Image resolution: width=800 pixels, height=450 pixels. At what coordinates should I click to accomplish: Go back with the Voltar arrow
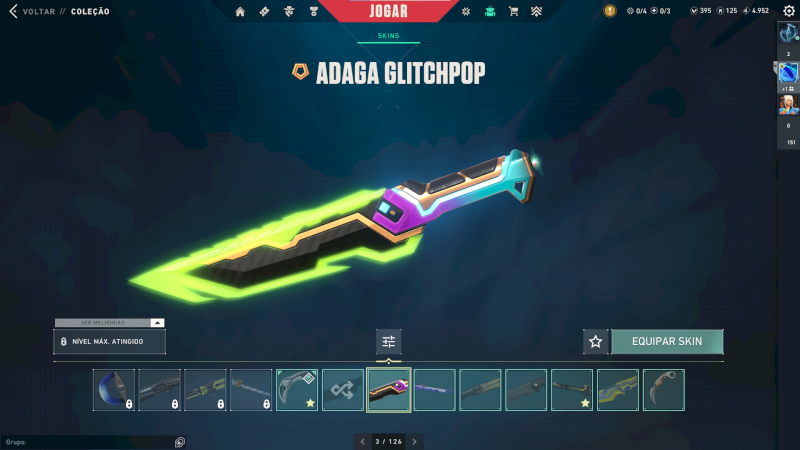point(13,11)
